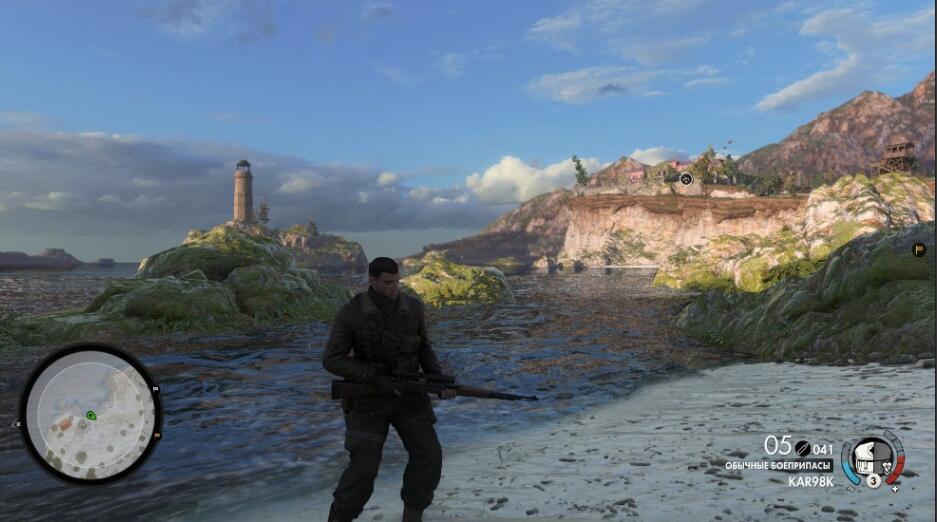Click the KAR98K weapon label

point(811,481)
